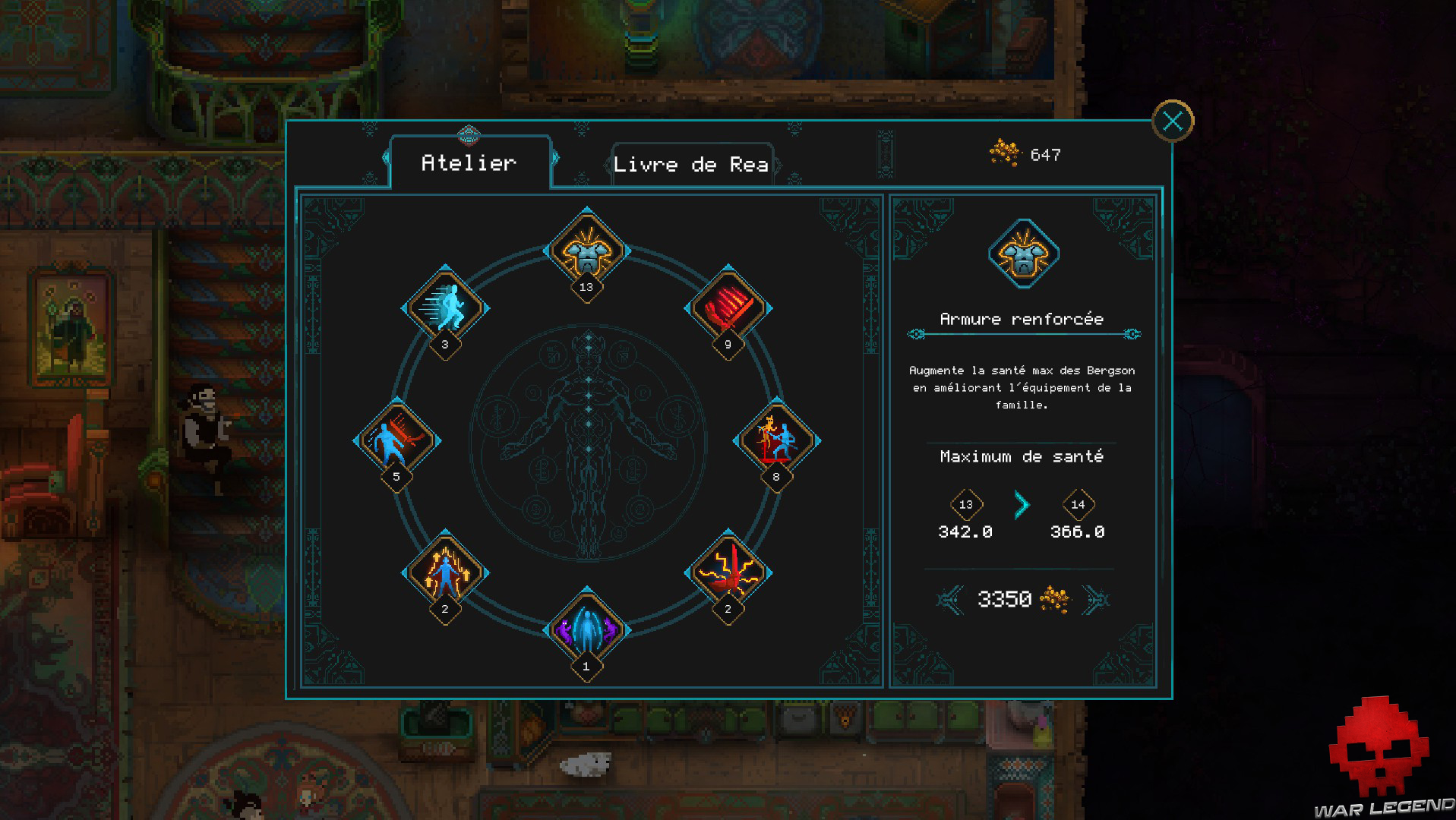Select the combat duel upgrade at level 8
Screen dimensions: 1456x820
point(776,439)
